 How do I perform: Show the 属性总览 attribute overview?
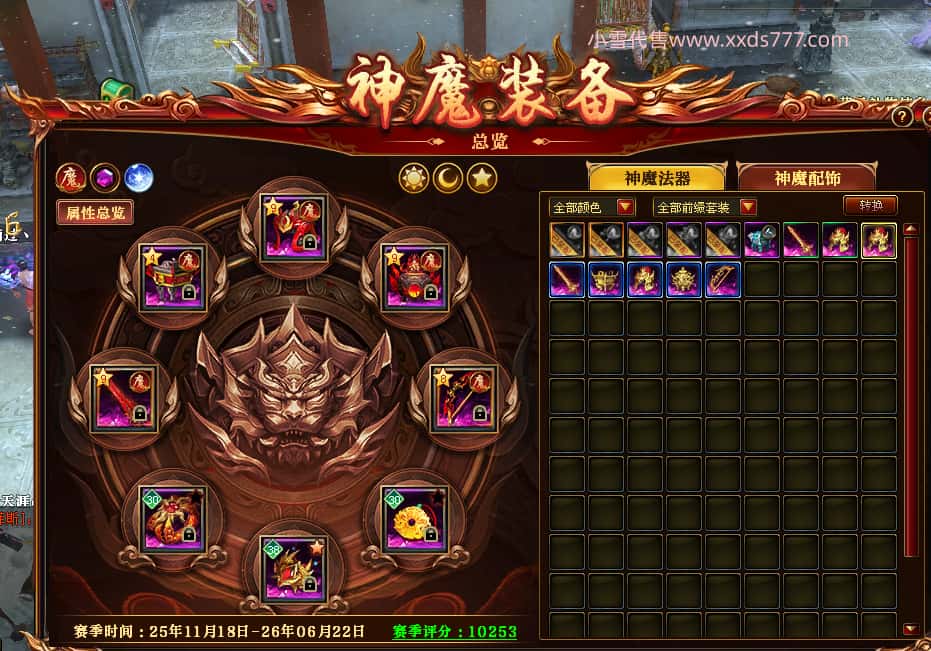click(95, 211)
